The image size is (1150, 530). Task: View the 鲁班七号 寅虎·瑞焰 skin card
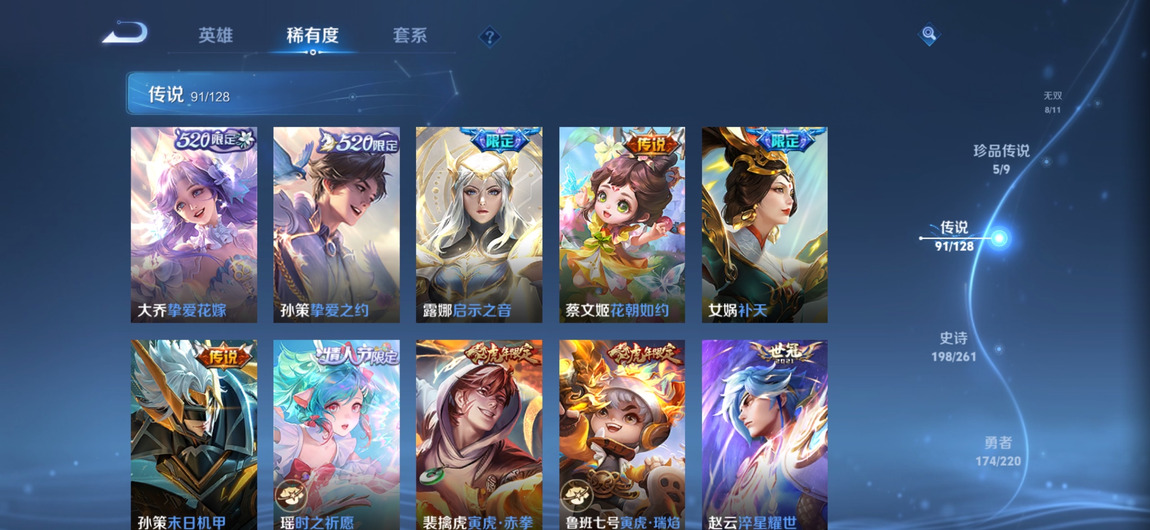[x=622, y=434]
